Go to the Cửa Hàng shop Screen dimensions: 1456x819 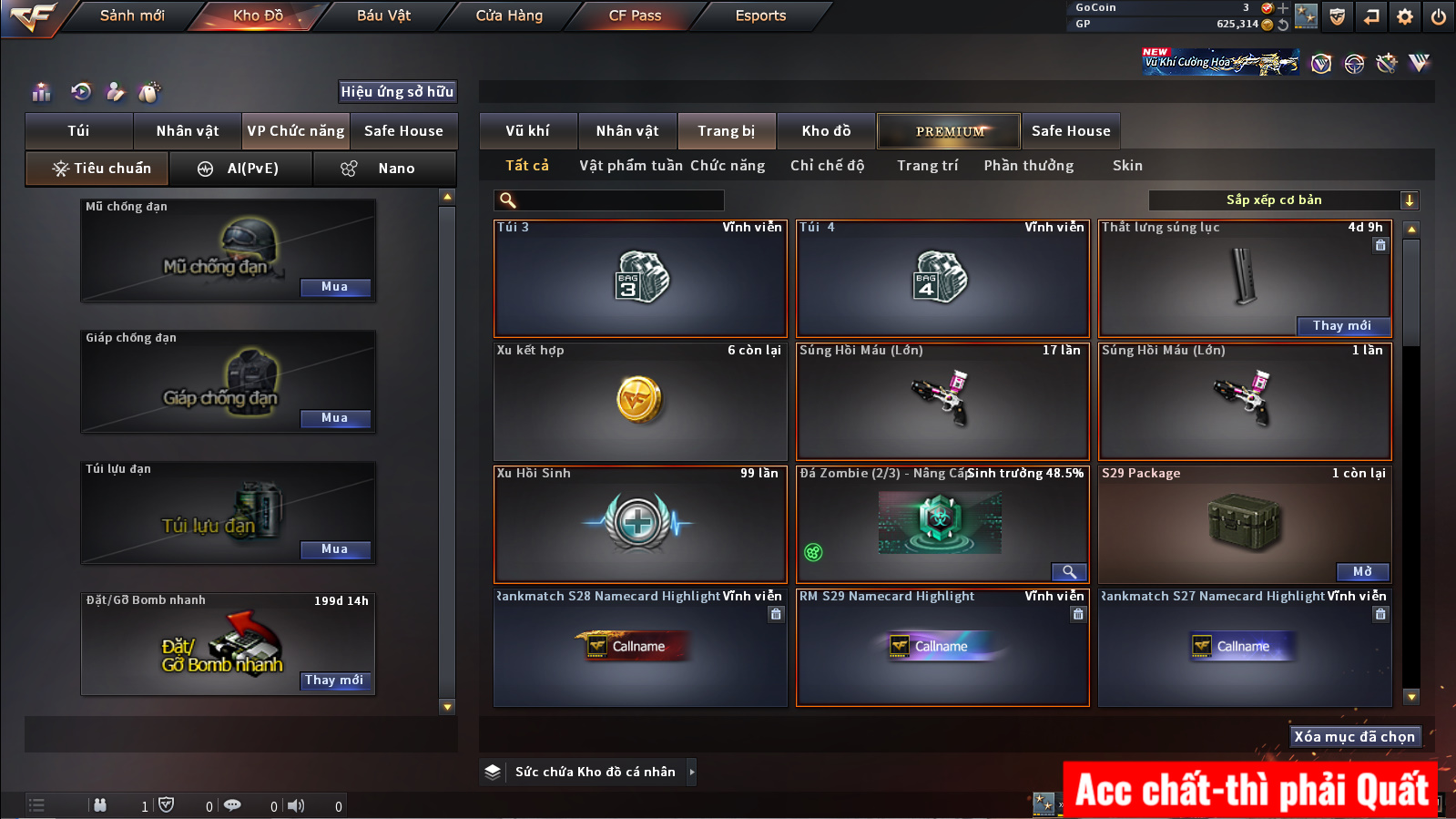pyautogui.click(x=509, y=15)
